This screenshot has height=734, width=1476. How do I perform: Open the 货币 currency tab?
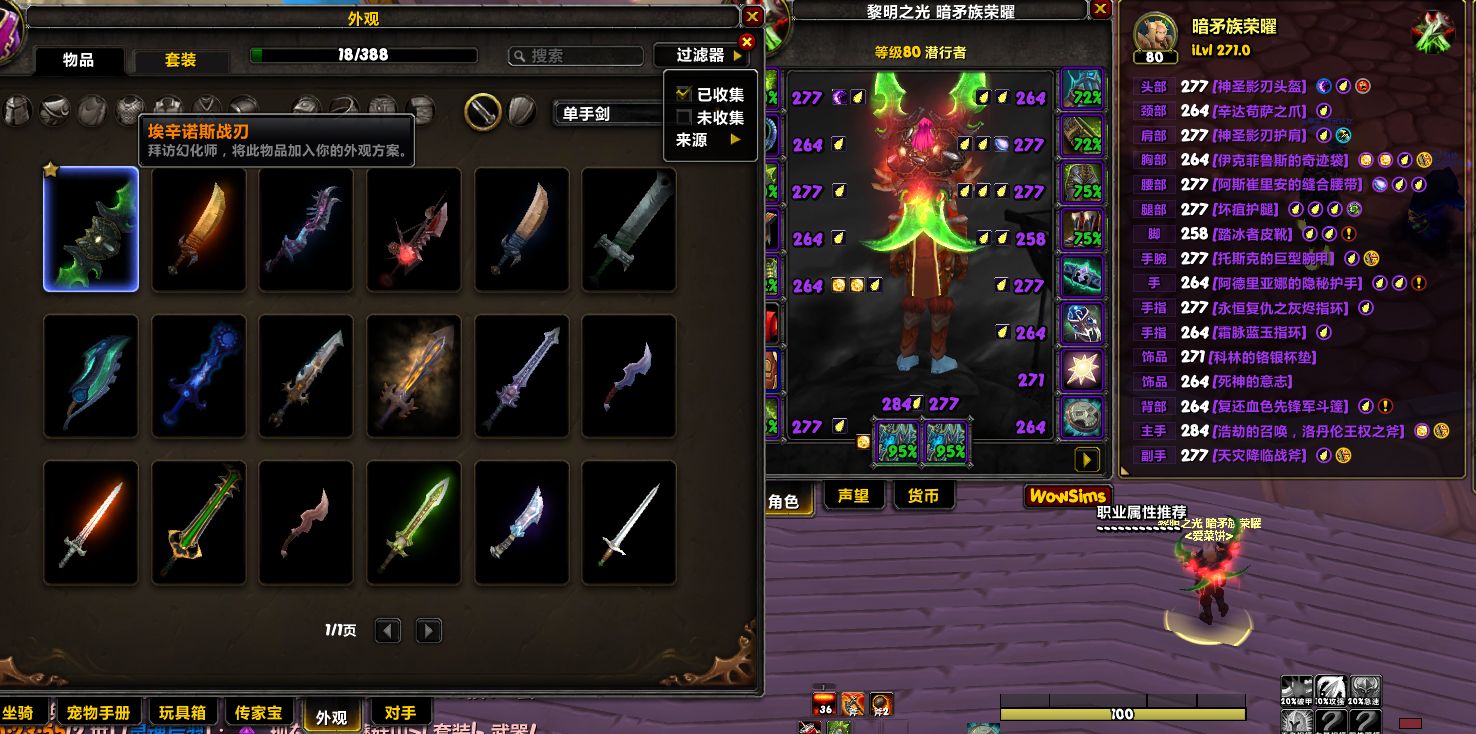[x=923, y=496]
